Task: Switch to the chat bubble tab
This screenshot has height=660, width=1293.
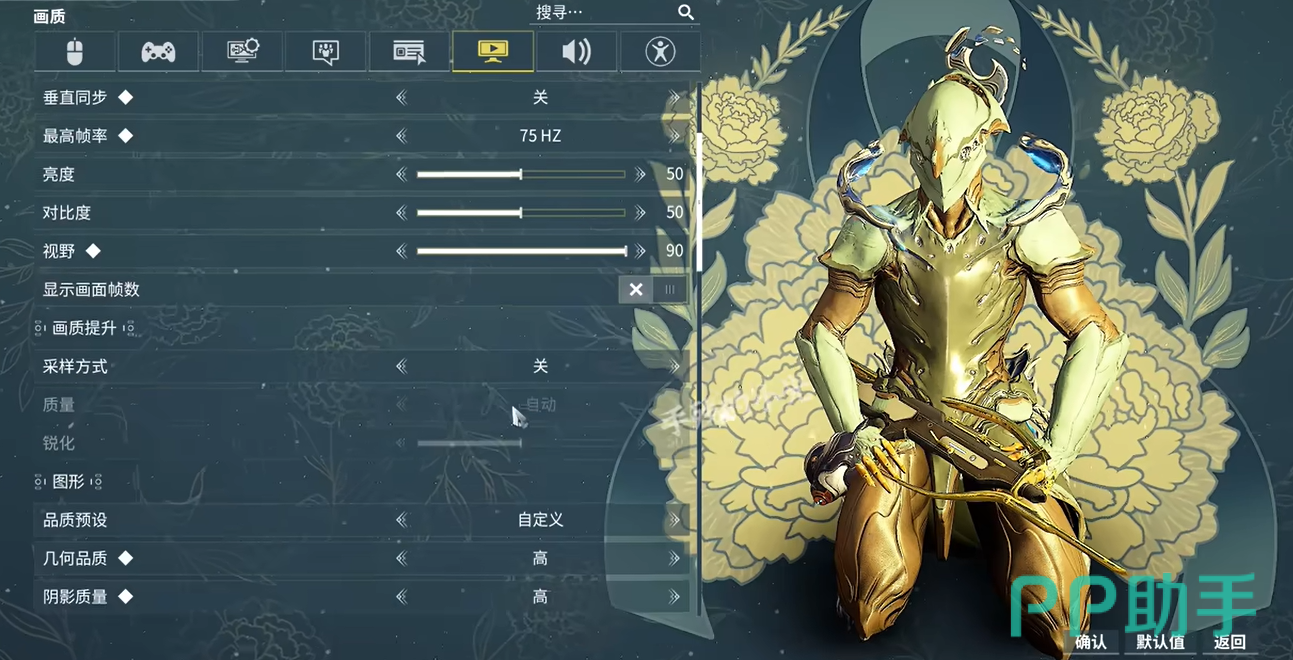Action: (x=325, y=51)
